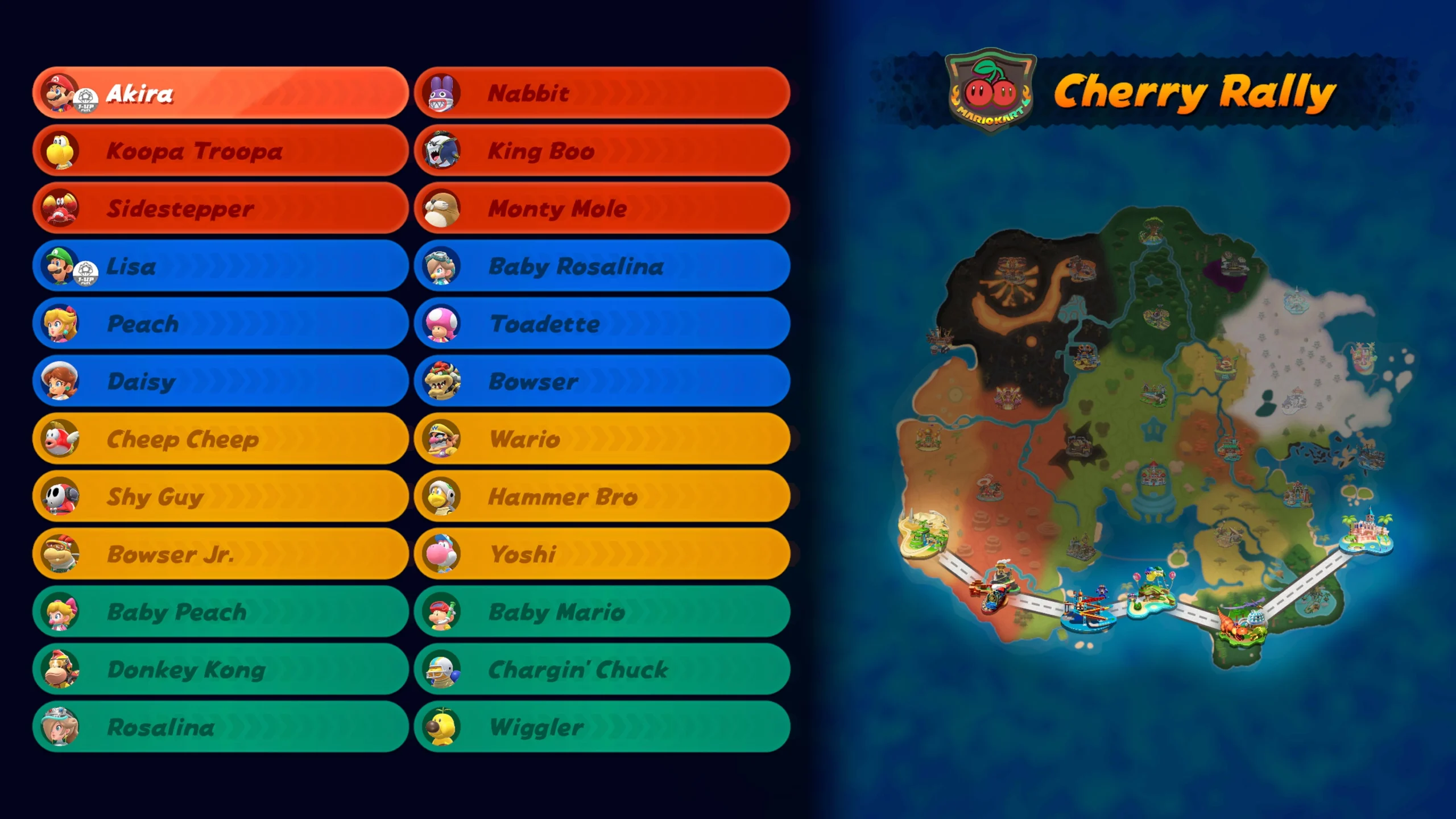Image resolution: width=1456 pixels, height=819 pixels.
Task: Click the Luigi portrait on Lisa's row
Action: click(x=59, y=266)
